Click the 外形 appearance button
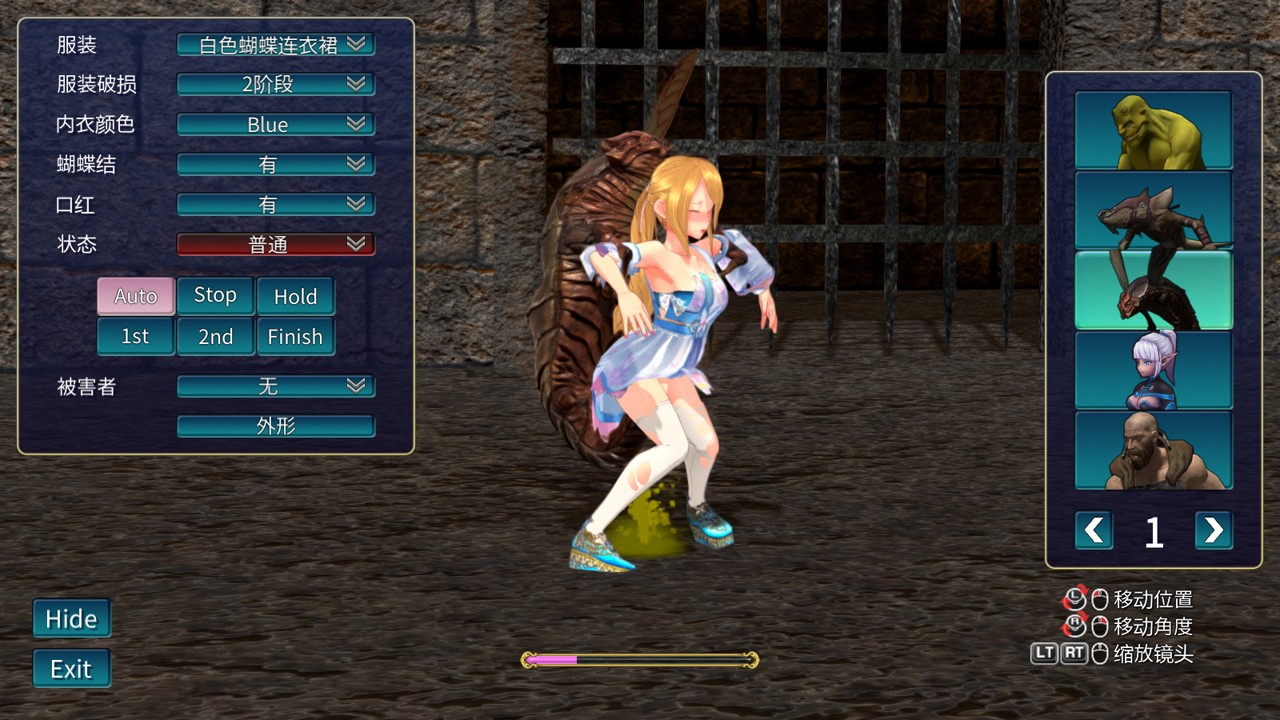 (275, 426)
